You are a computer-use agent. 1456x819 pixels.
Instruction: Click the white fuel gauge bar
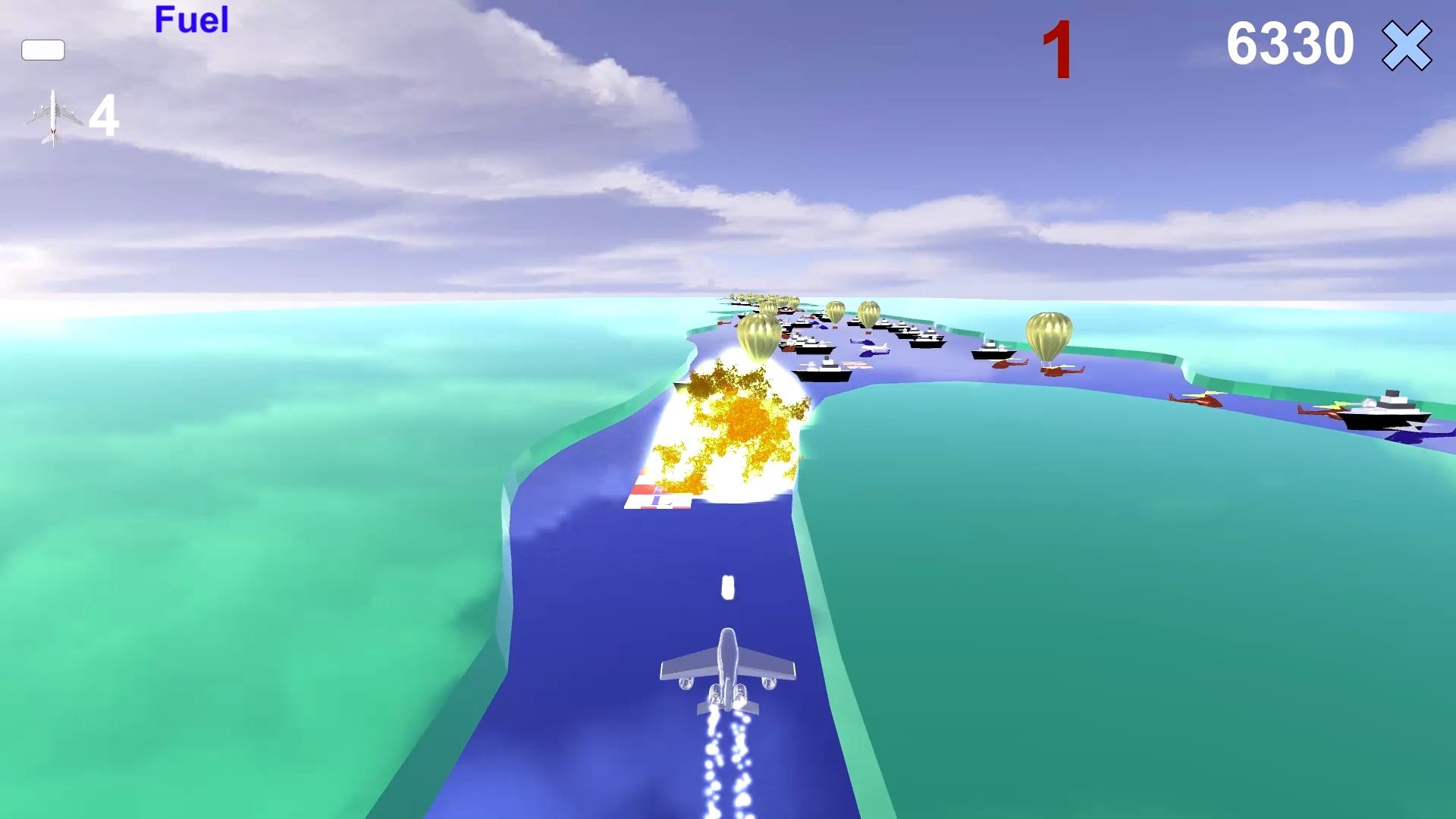pos(43,51)
